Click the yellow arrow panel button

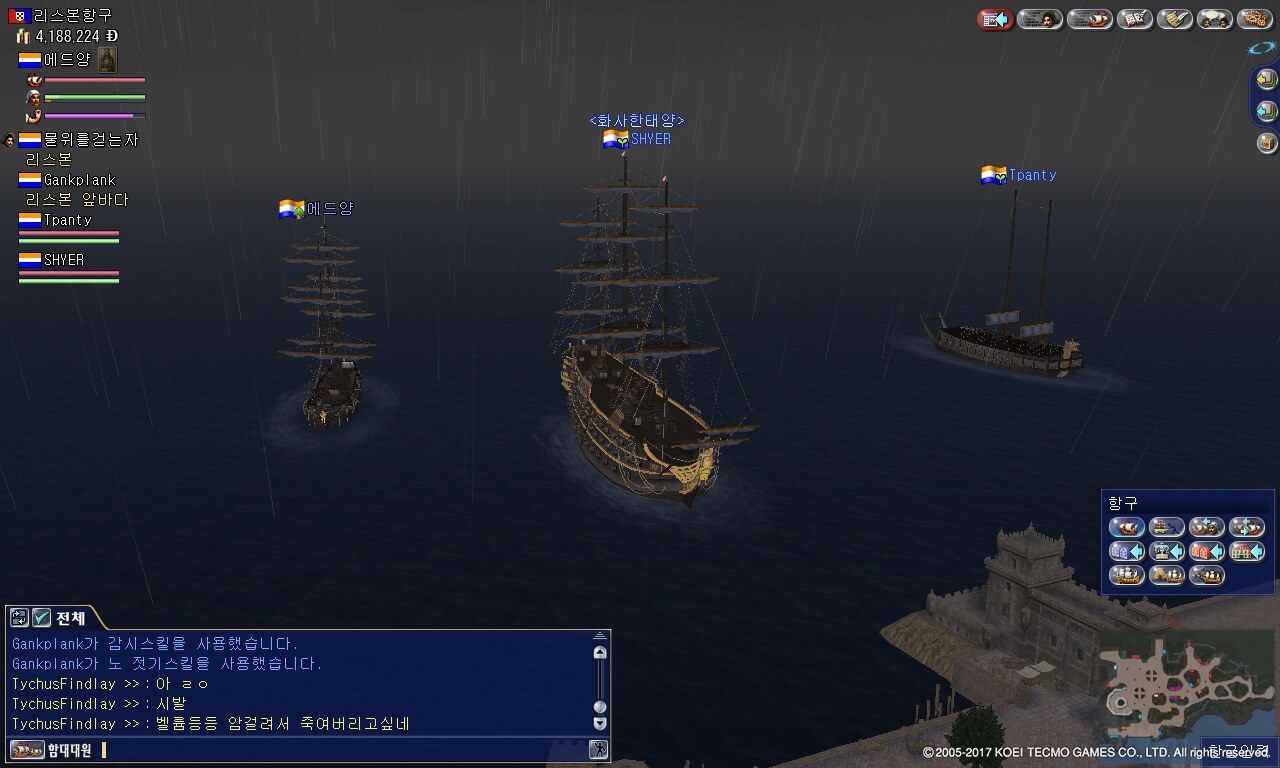coord(1267,79)
